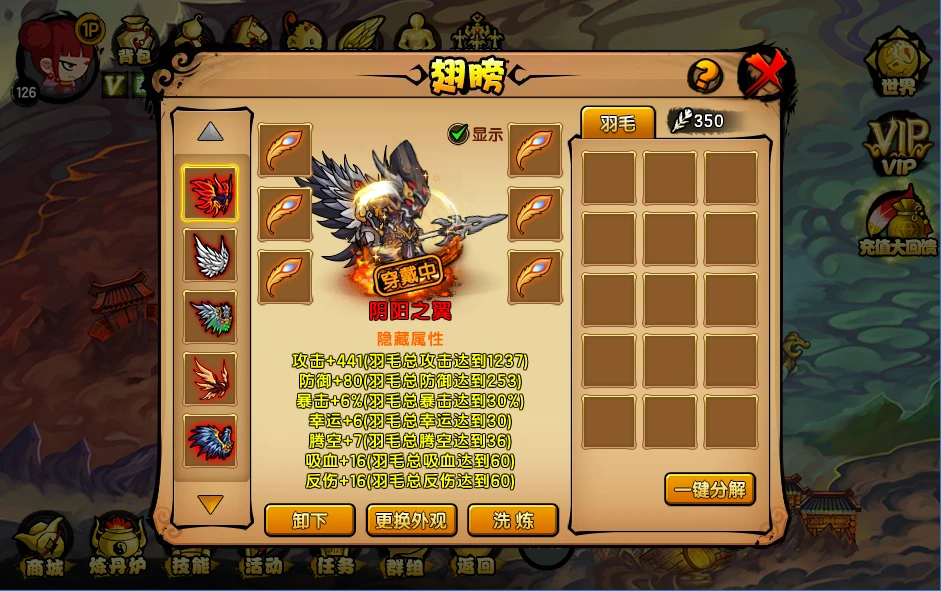Open the 洗炼 refine button
This screenshot has width=941, height=591.
click(x=512, y=520)
